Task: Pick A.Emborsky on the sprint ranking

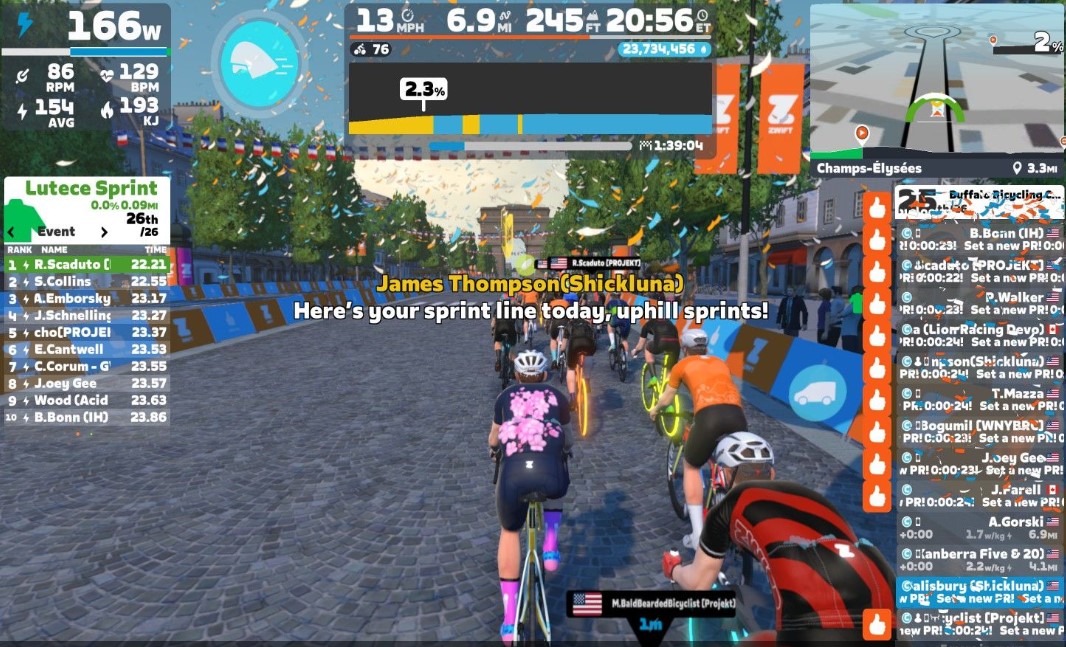Action: pyautogui.click(x=87, y=298)
